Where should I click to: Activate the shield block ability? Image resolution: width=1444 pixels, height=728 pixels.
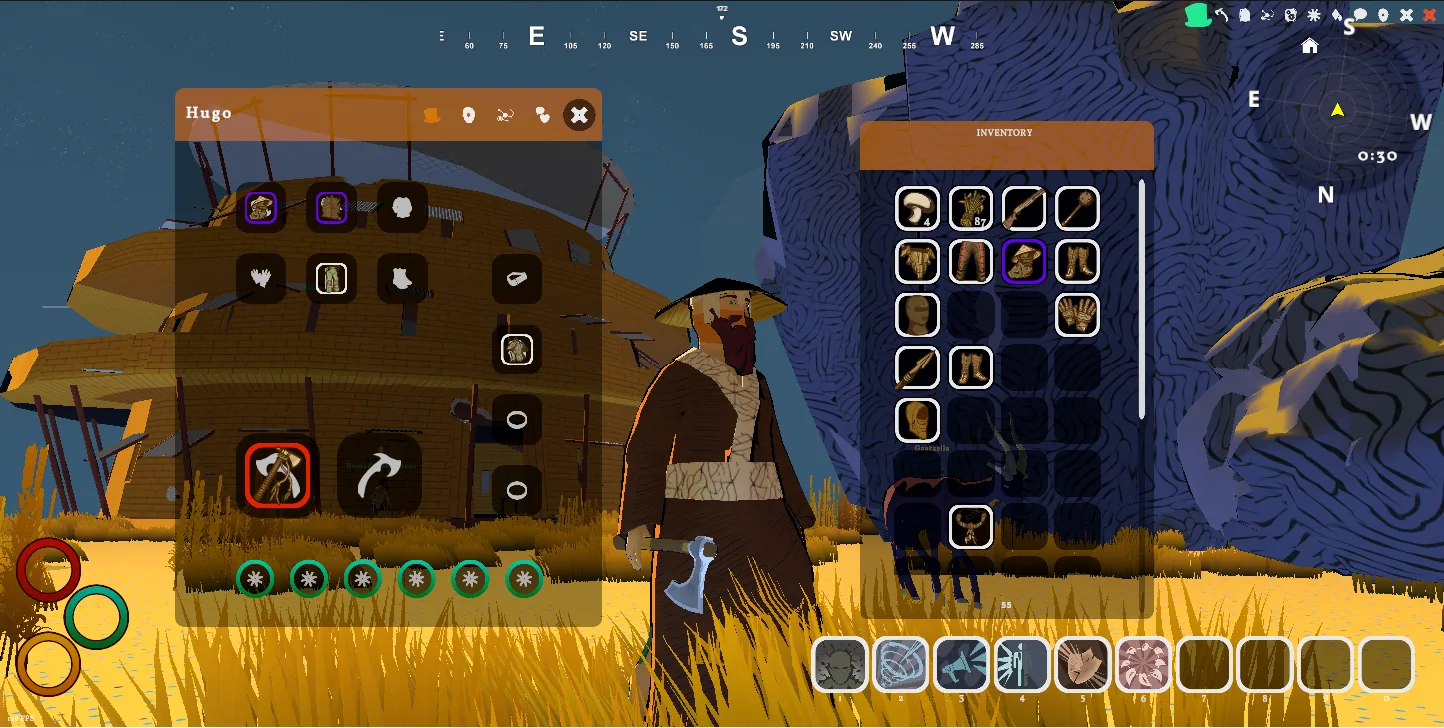(x=1082, y=665)
